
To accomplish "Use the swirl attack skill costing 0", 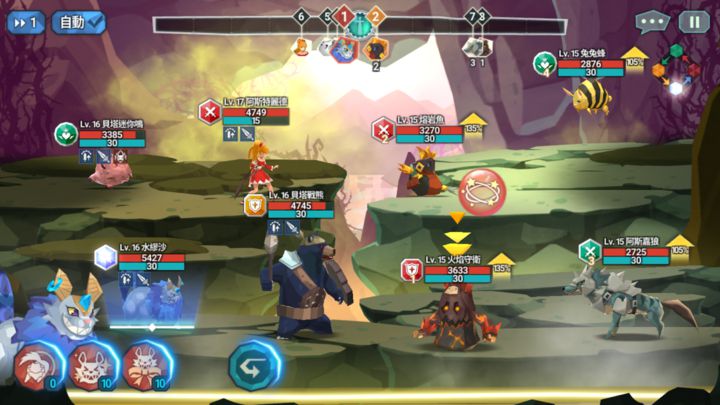I will click(37, 363).
